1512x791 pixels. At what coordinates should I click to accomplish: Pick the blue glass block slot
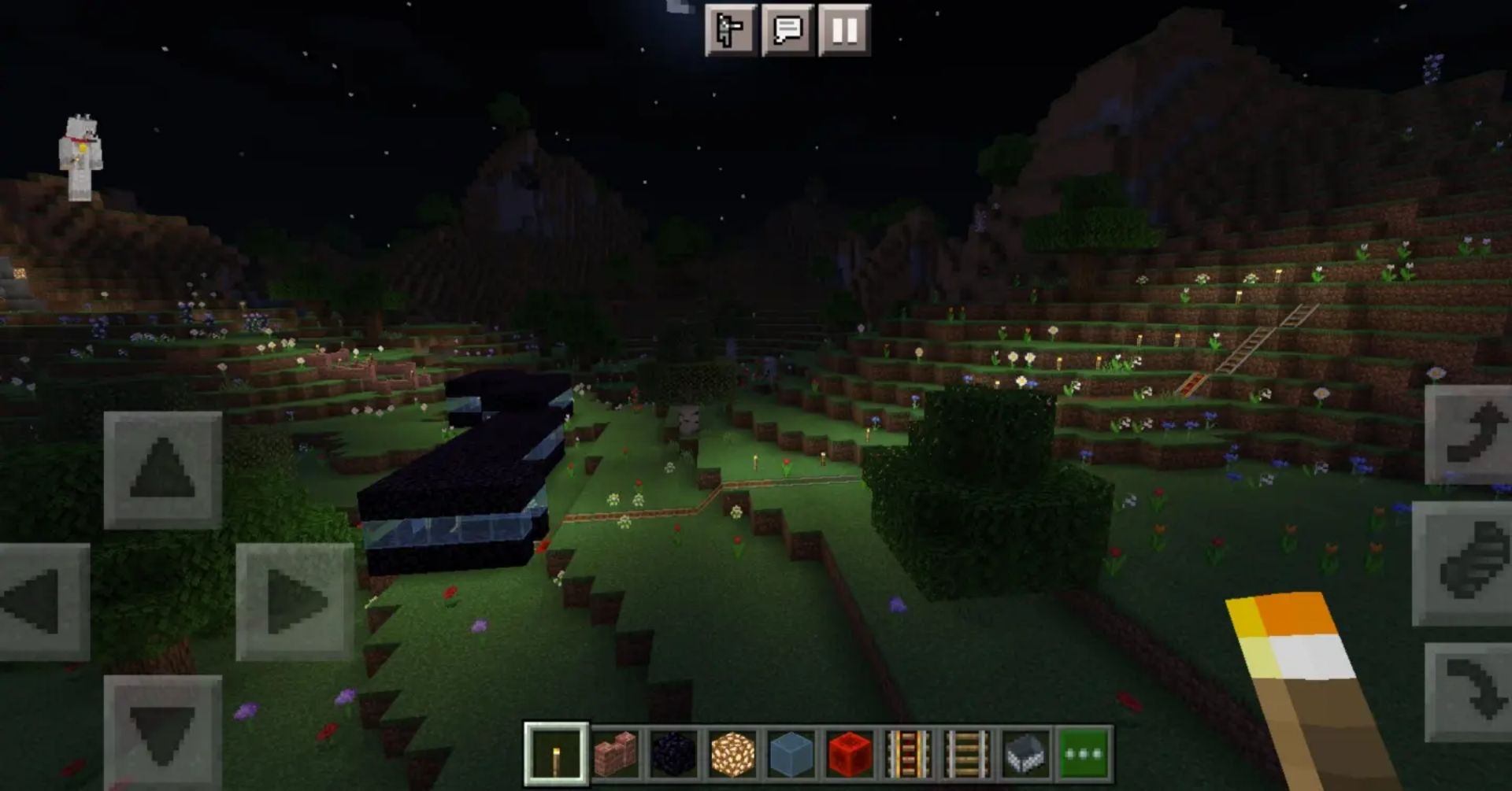coord(791,754)
